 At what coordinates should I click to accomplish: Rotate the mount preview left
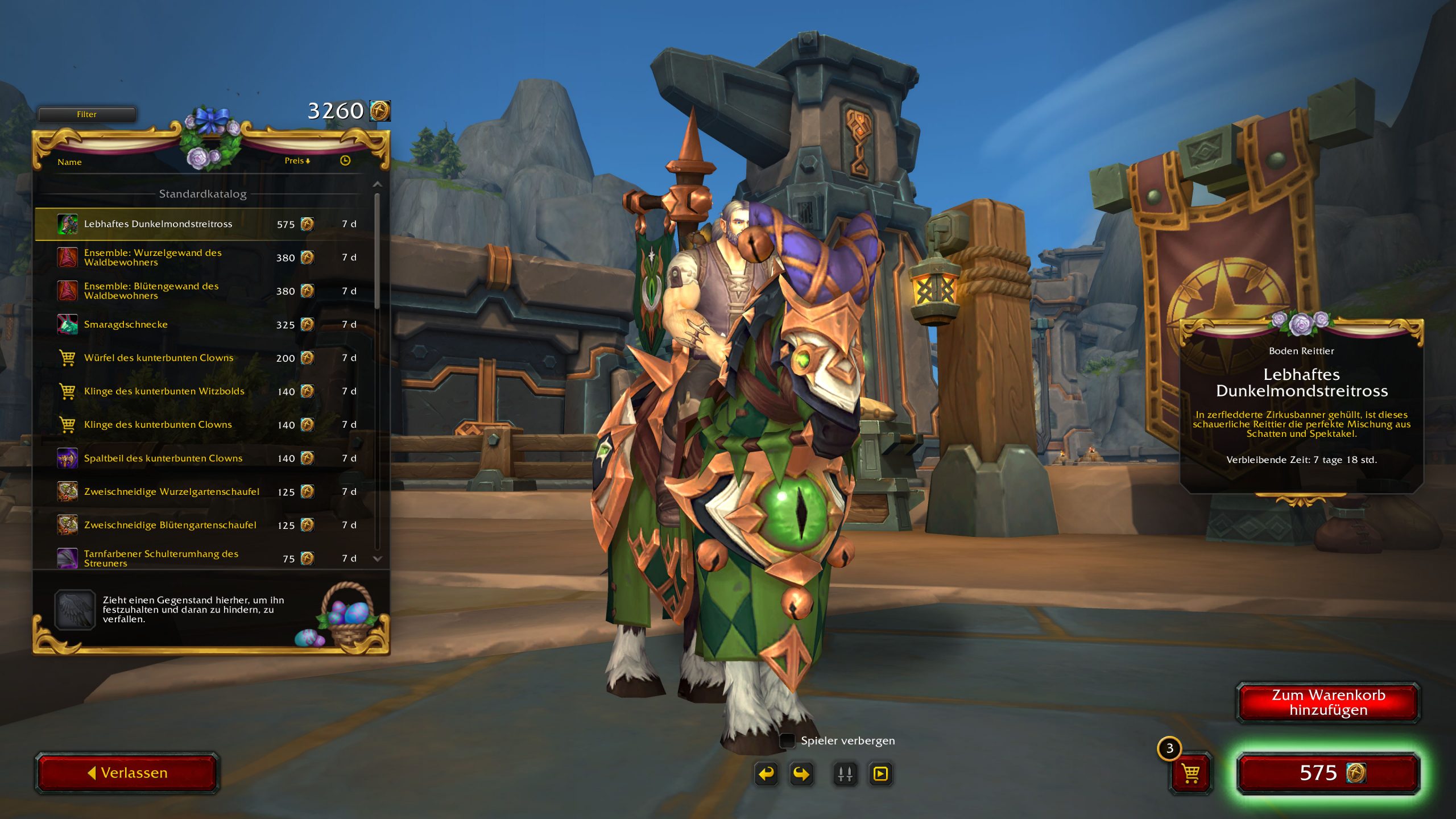pos(766,774)
